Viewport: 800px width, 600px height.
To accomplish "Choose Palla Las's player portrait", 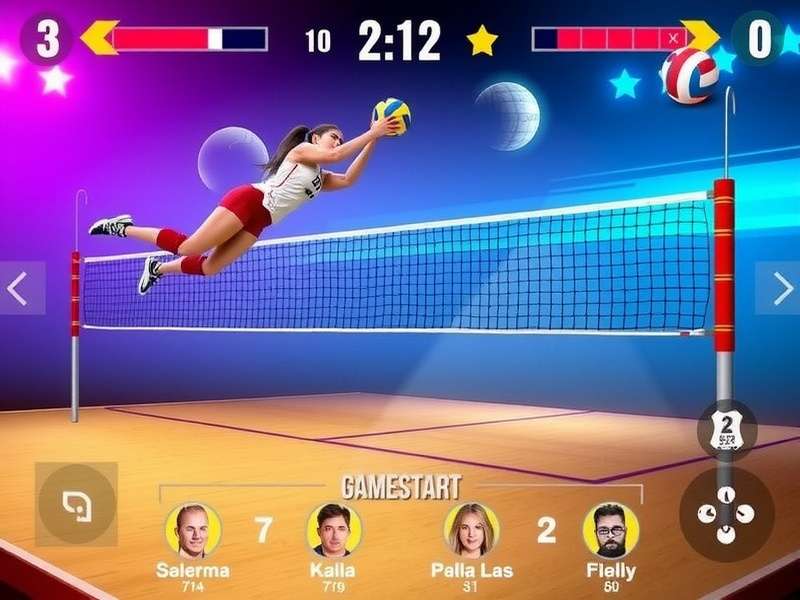I will pyautogui.click(x=471, y=530).
